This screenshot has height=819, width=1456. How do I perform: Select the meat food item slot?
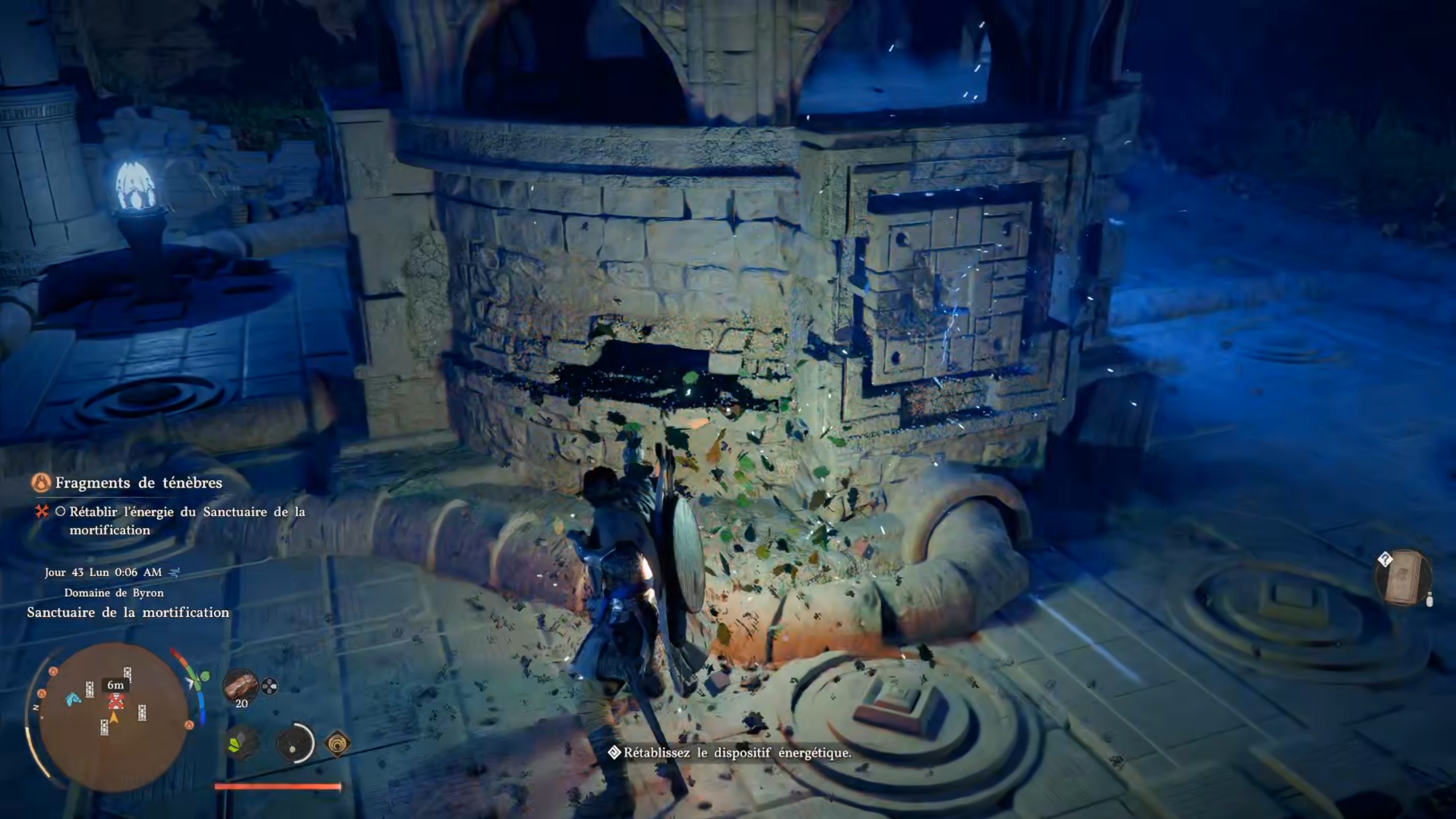(x=240, y=686)
